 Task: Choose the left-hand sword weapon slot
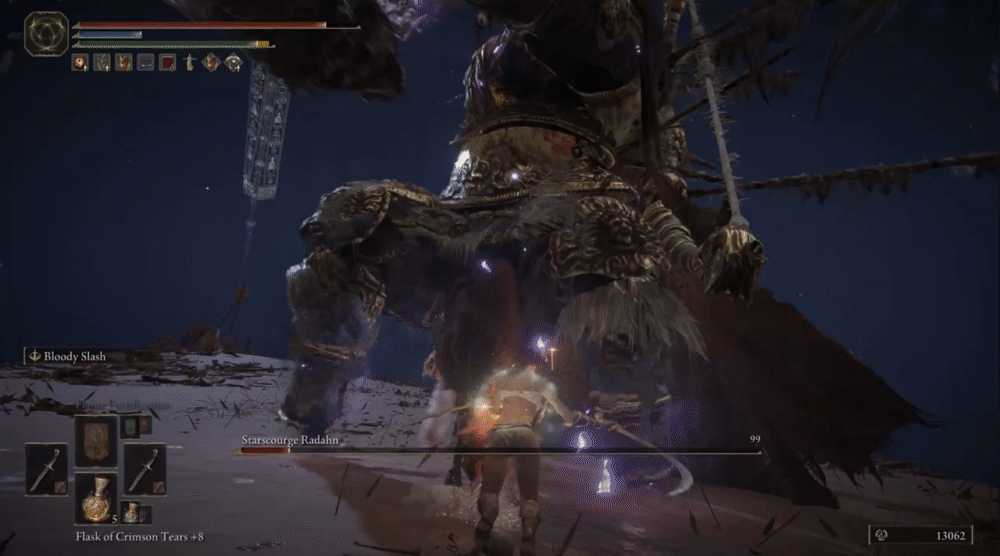click(46, 468)
